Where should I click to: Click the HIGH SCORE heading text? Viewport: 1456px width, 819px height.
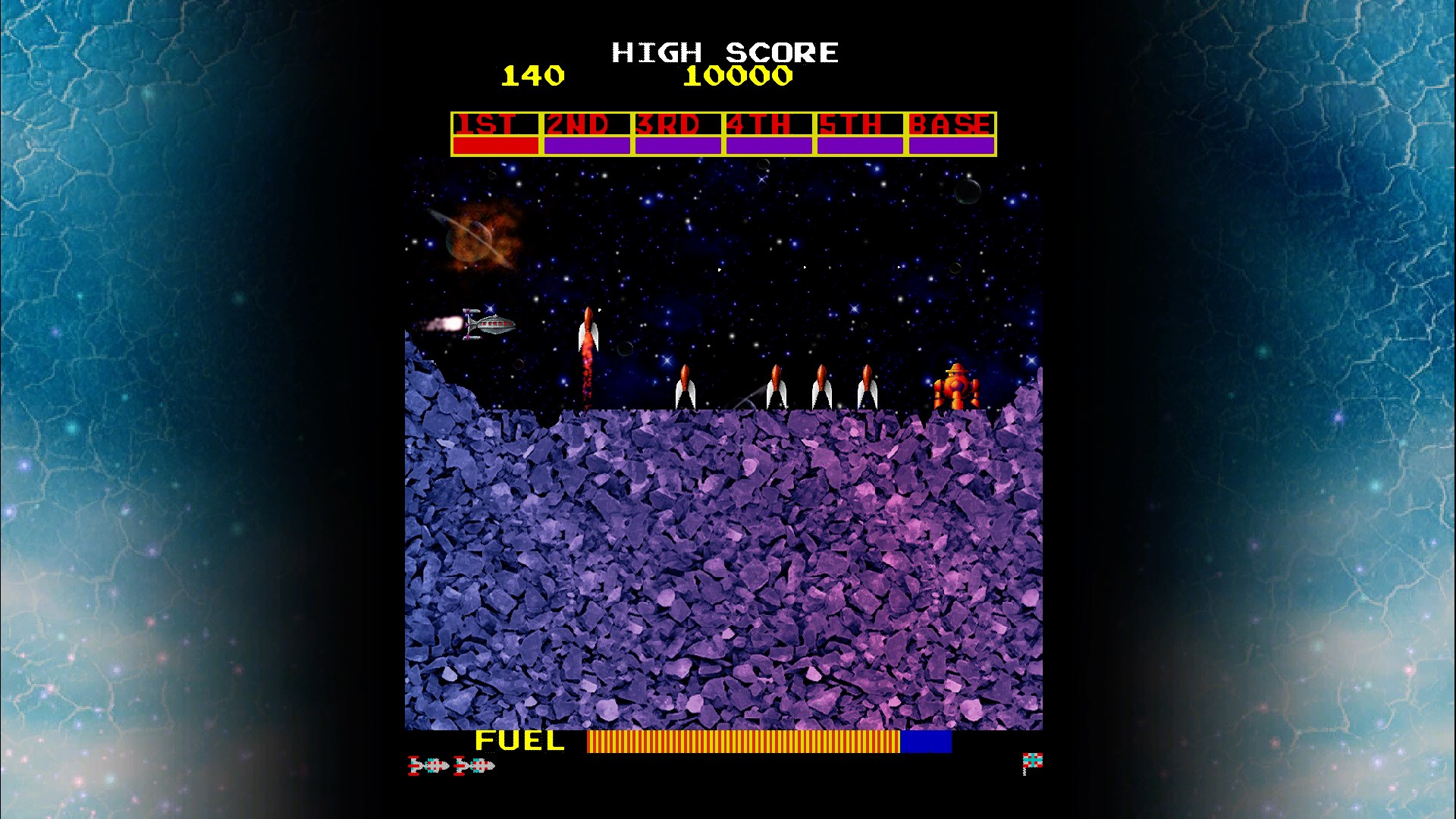(724, 52)
